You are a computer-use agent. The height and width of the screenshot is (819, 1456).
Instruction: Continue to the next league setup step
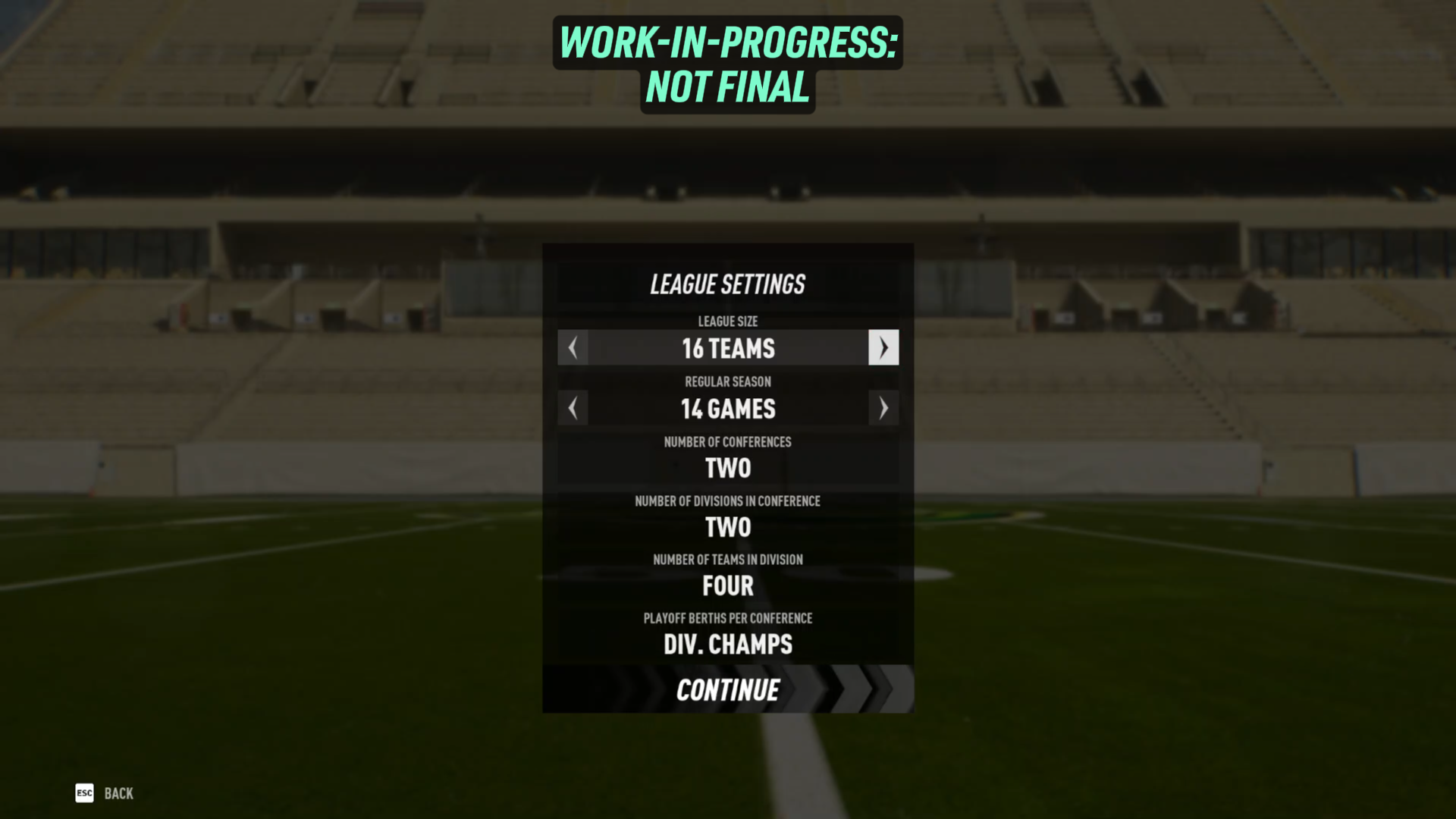click(x=728, y=690)
